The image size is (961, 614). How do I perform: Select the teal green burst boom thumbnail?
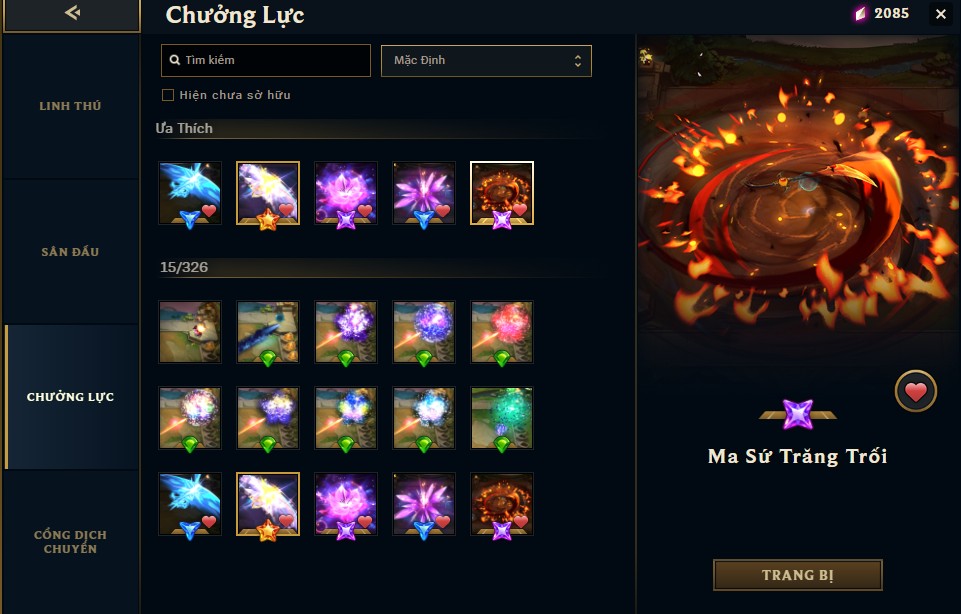pos(502,417)
